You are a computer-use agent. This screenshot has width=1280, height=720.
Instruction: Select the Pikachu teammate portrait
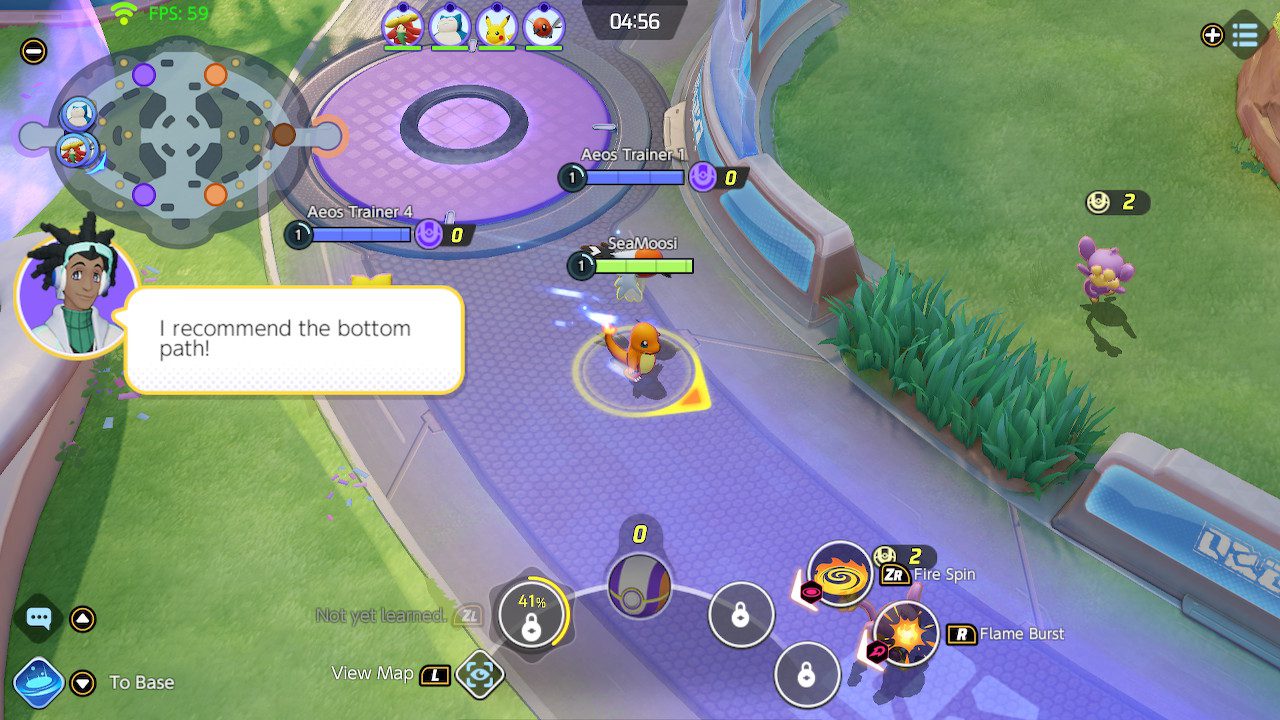(496, 27)
